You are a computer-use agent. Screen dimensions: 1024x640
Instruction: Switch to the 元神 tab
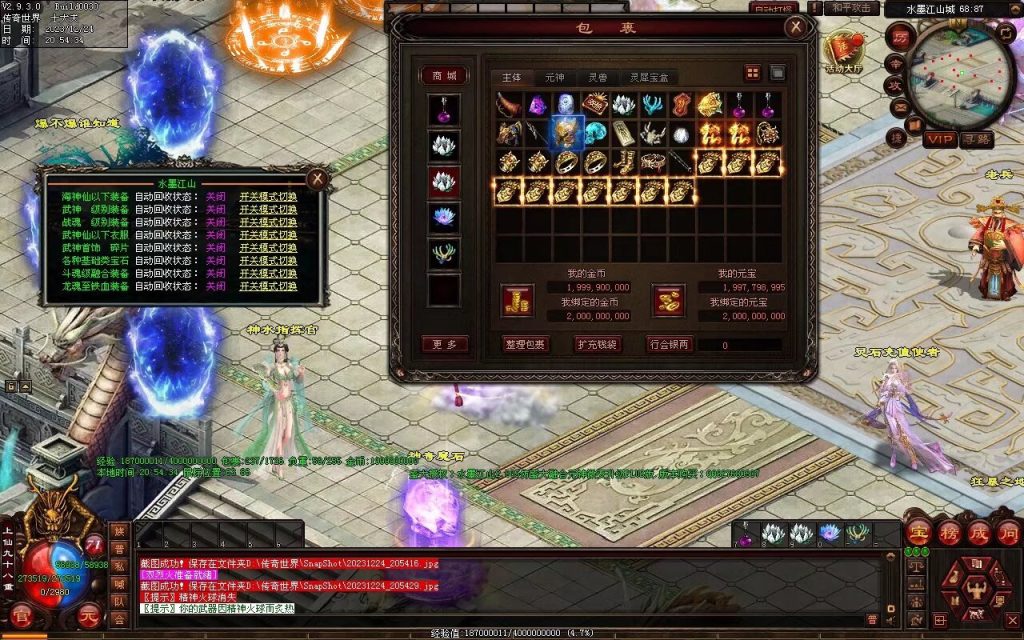coord(554,77)
